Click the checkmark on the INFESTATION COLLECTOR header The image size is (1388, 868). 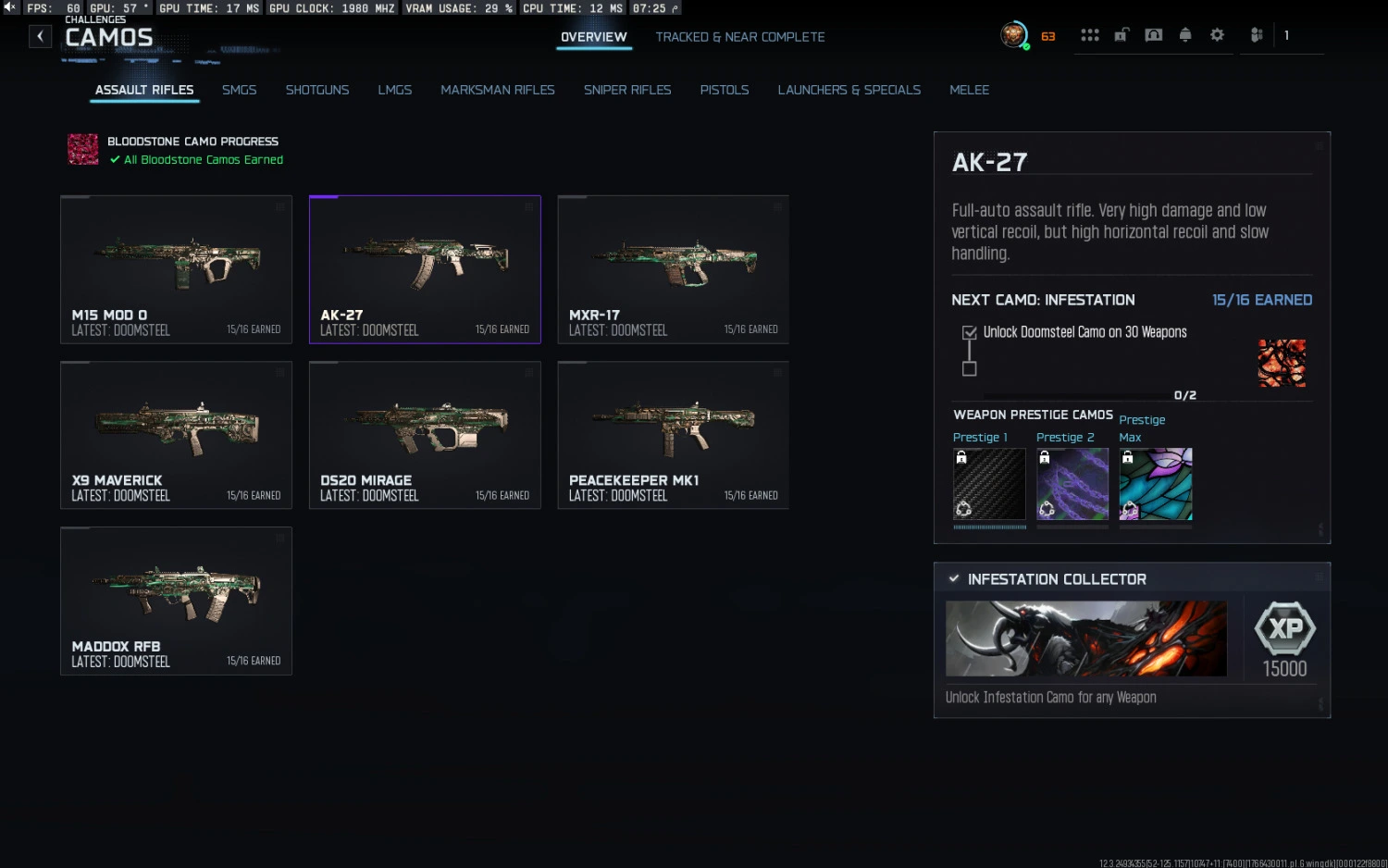[955, 577]
